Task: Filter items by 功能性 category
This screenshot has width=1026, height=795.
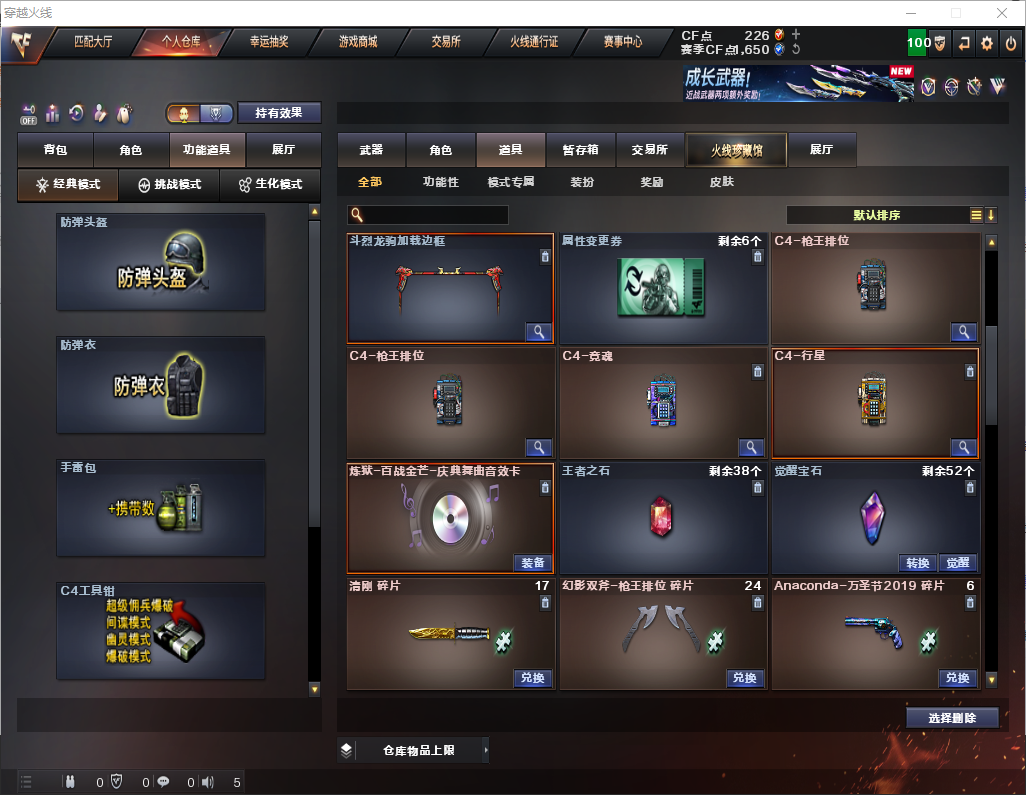Action: click(x=440, y=182)
